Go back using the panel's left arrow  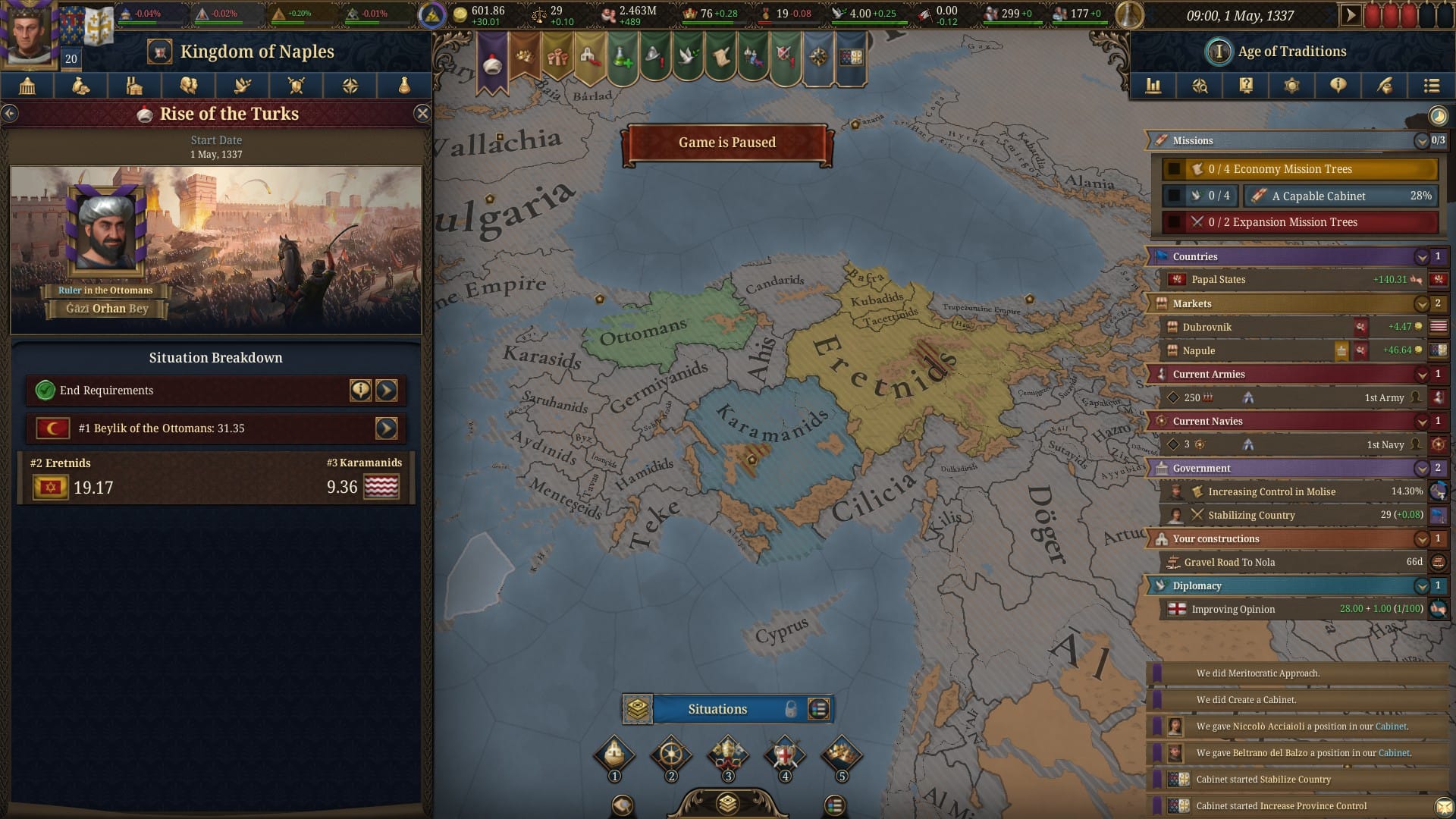[10, 114]
